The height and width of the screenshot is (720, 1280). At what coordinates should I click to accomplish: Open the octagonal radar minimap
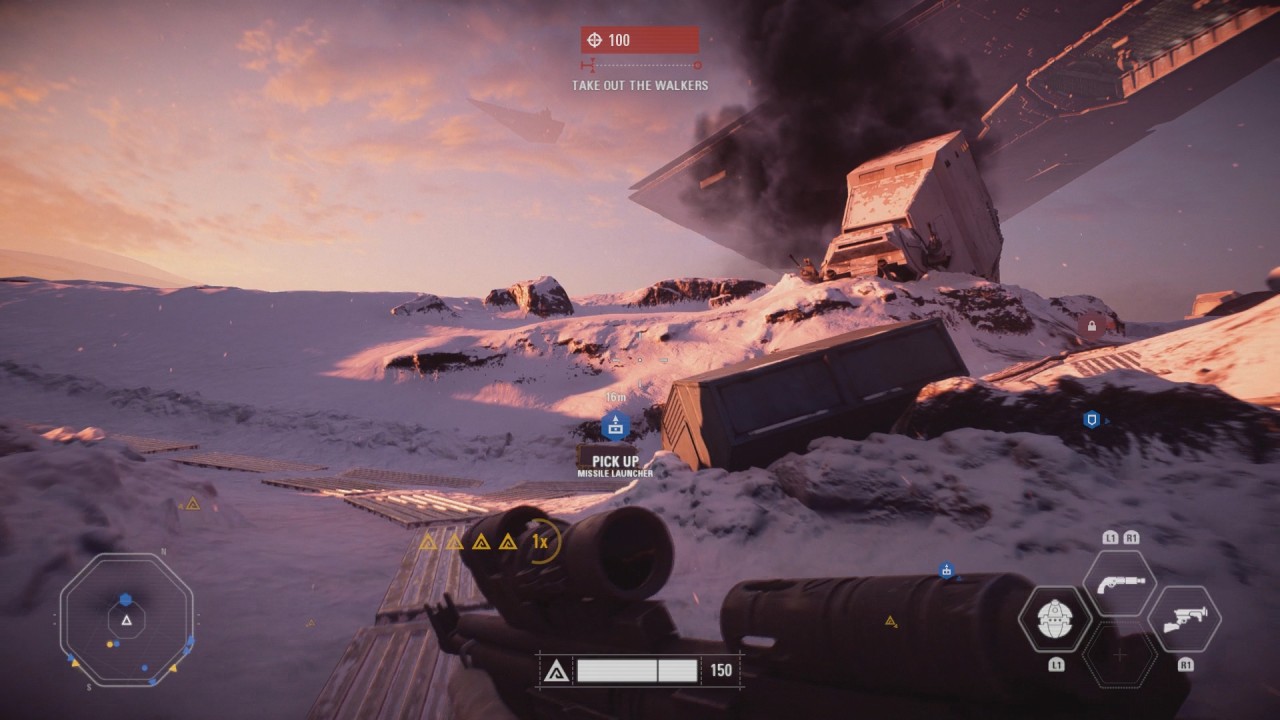[x=127, y=620]
